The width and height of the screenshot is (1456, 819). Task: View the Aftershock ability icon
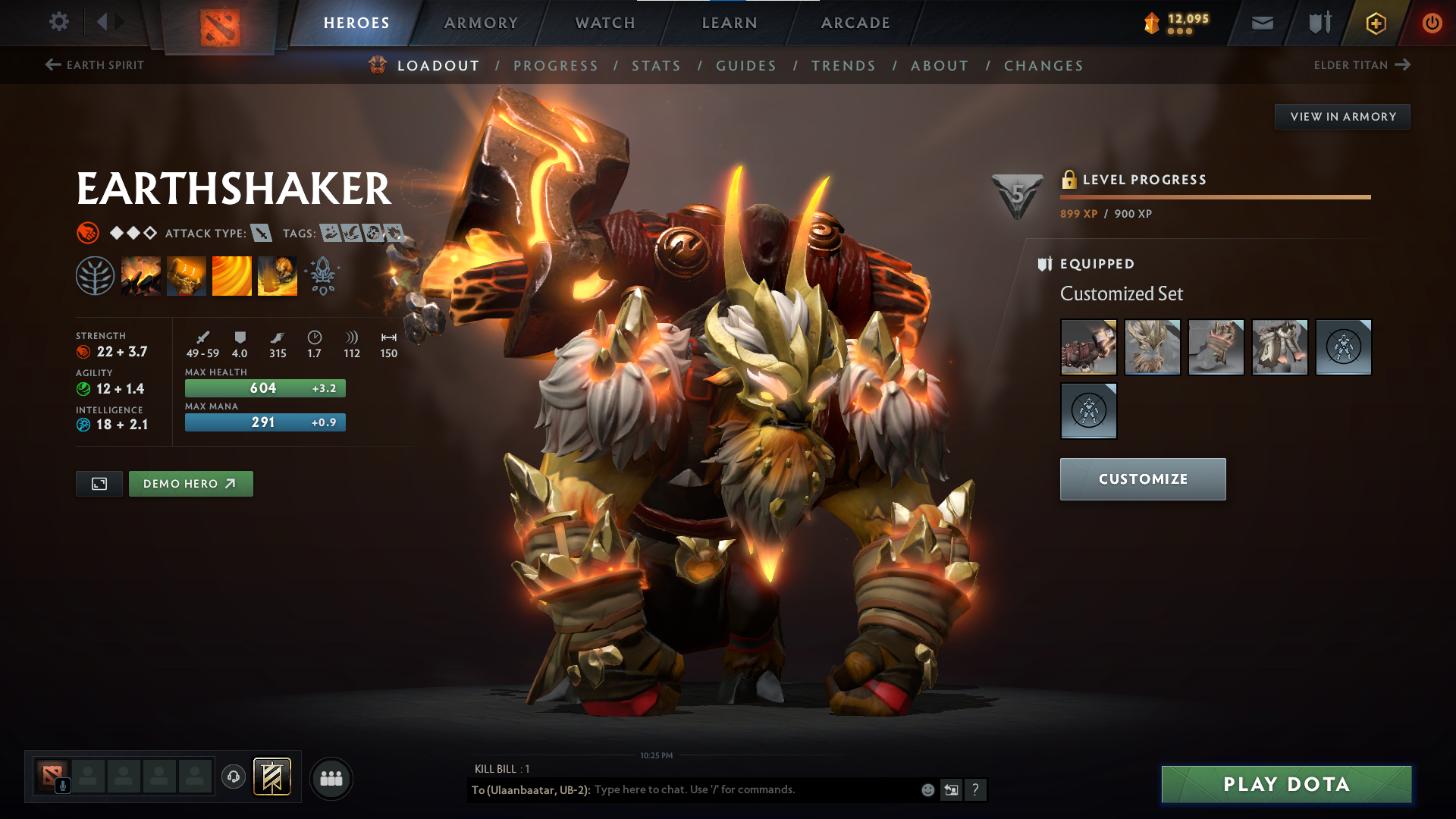click(232, 275)
